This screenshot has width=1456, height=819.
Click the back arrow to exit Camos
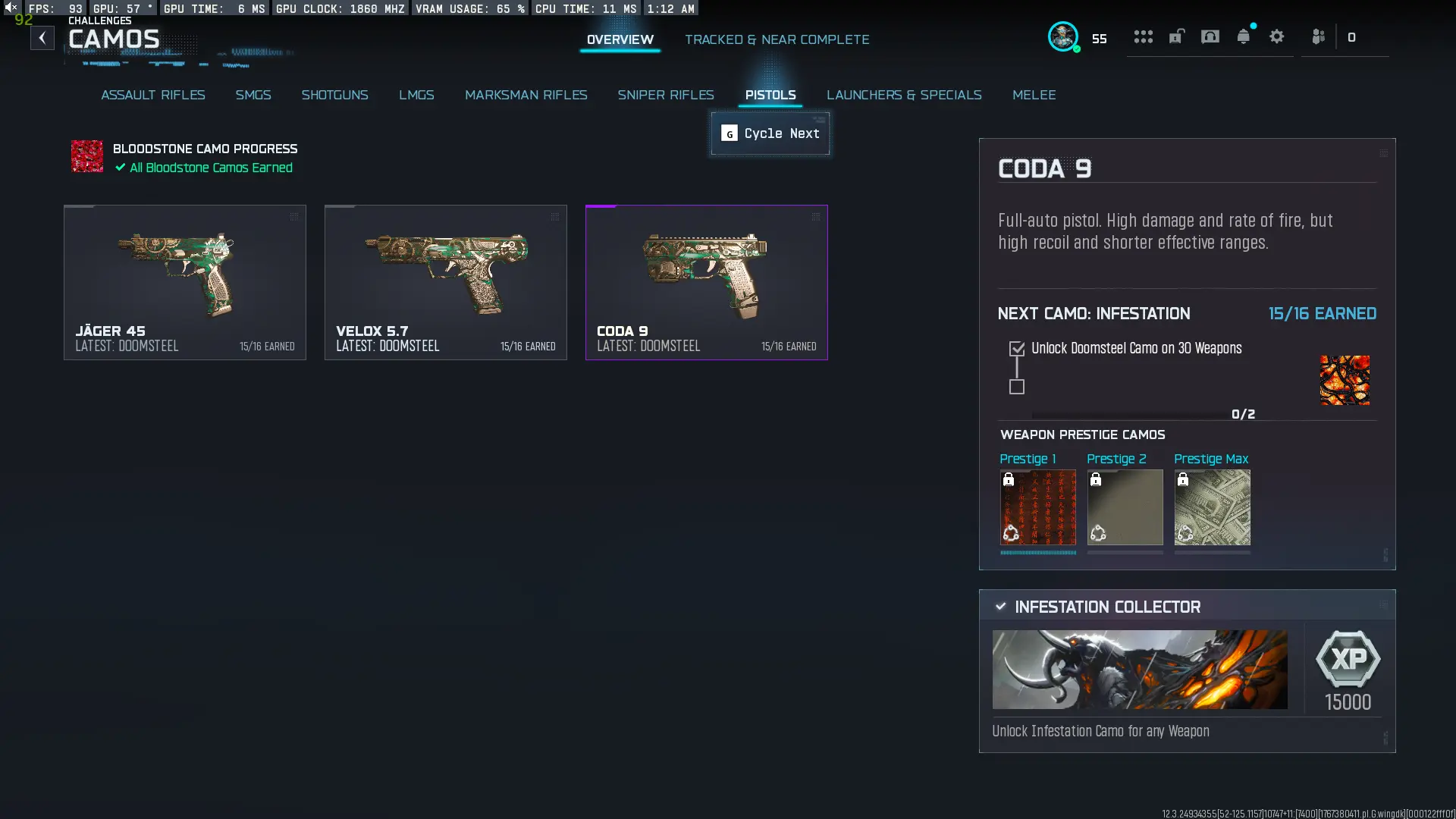click(x=42, y=37)
